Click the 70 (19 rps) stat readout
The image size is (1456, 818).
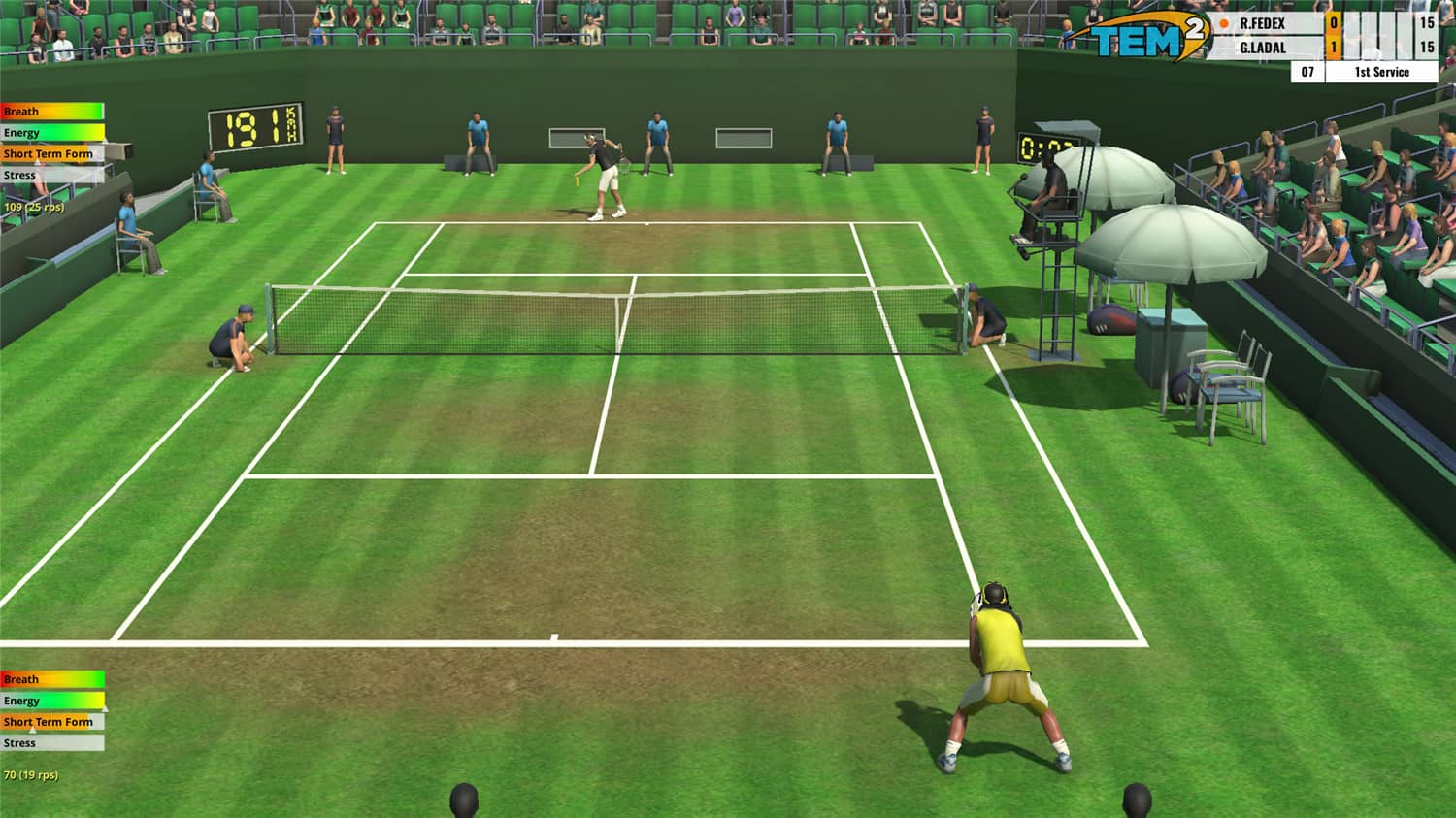pyautogui.click(x=32, y=775)
